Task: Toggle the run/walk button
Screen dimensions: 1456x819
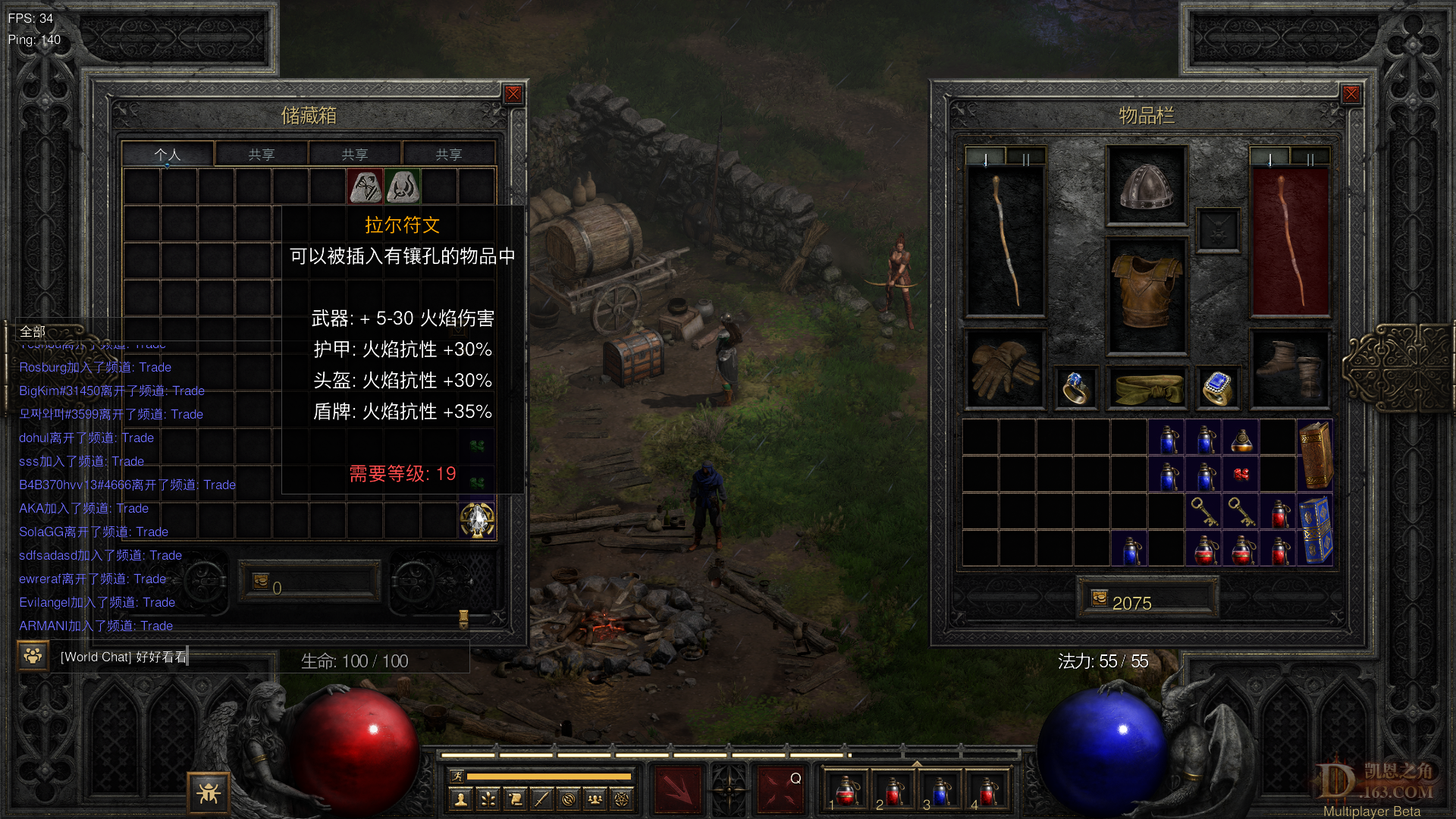Action: (457, 777)
